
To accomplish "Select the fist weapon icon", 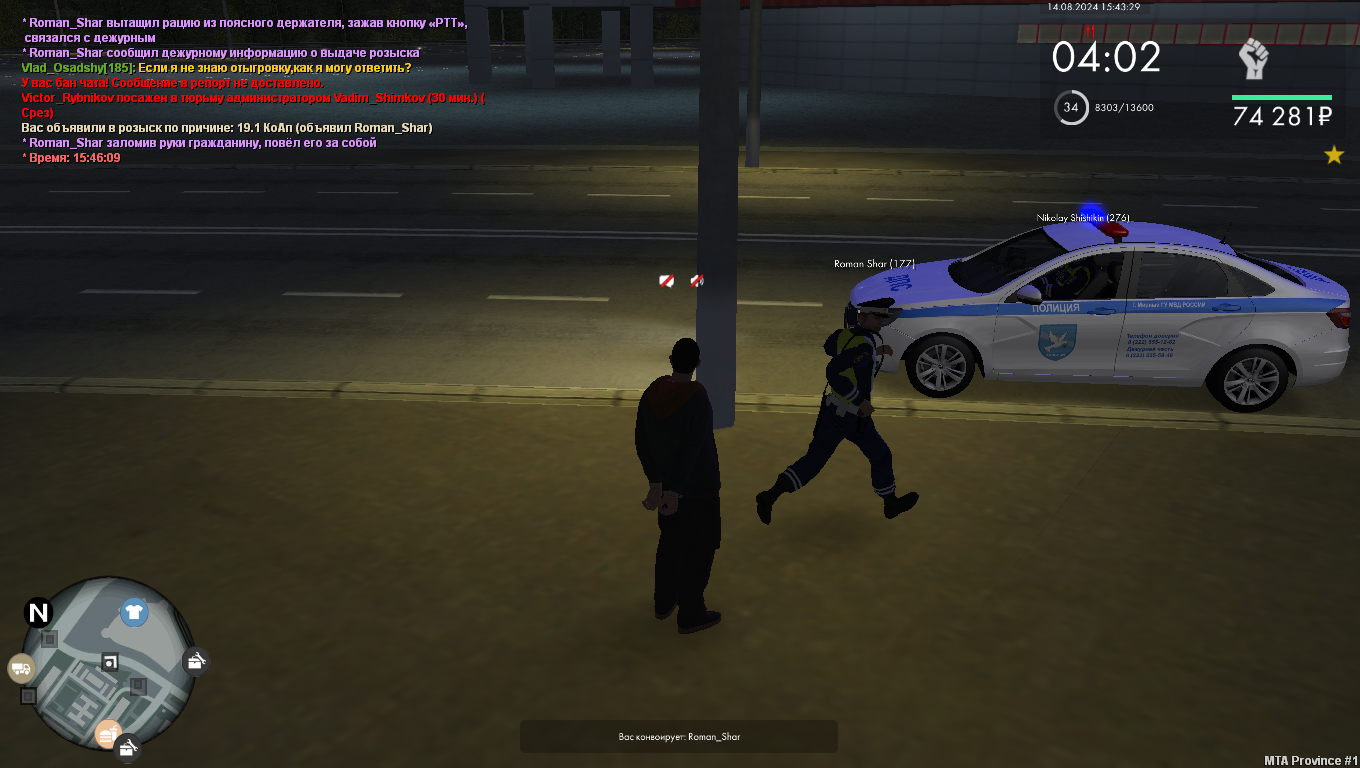I will tap(1253, 59).
